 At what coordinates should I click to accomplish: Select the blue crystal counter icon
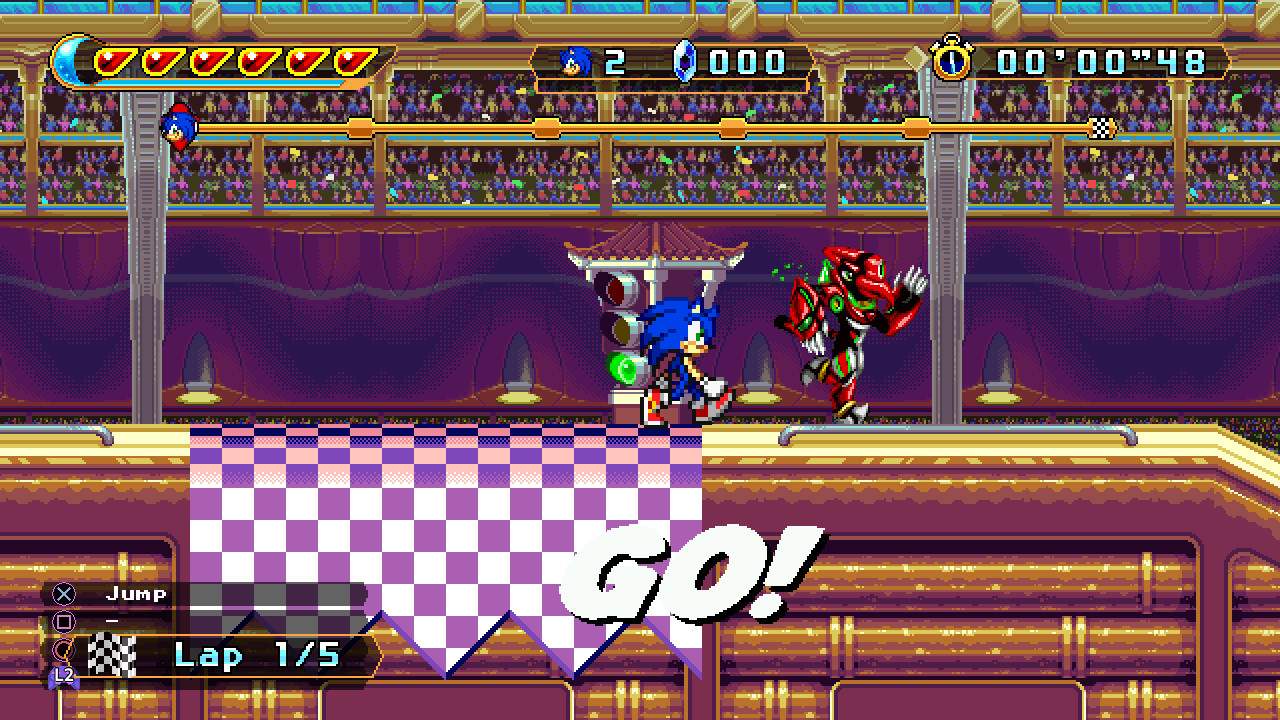[684, 60]
